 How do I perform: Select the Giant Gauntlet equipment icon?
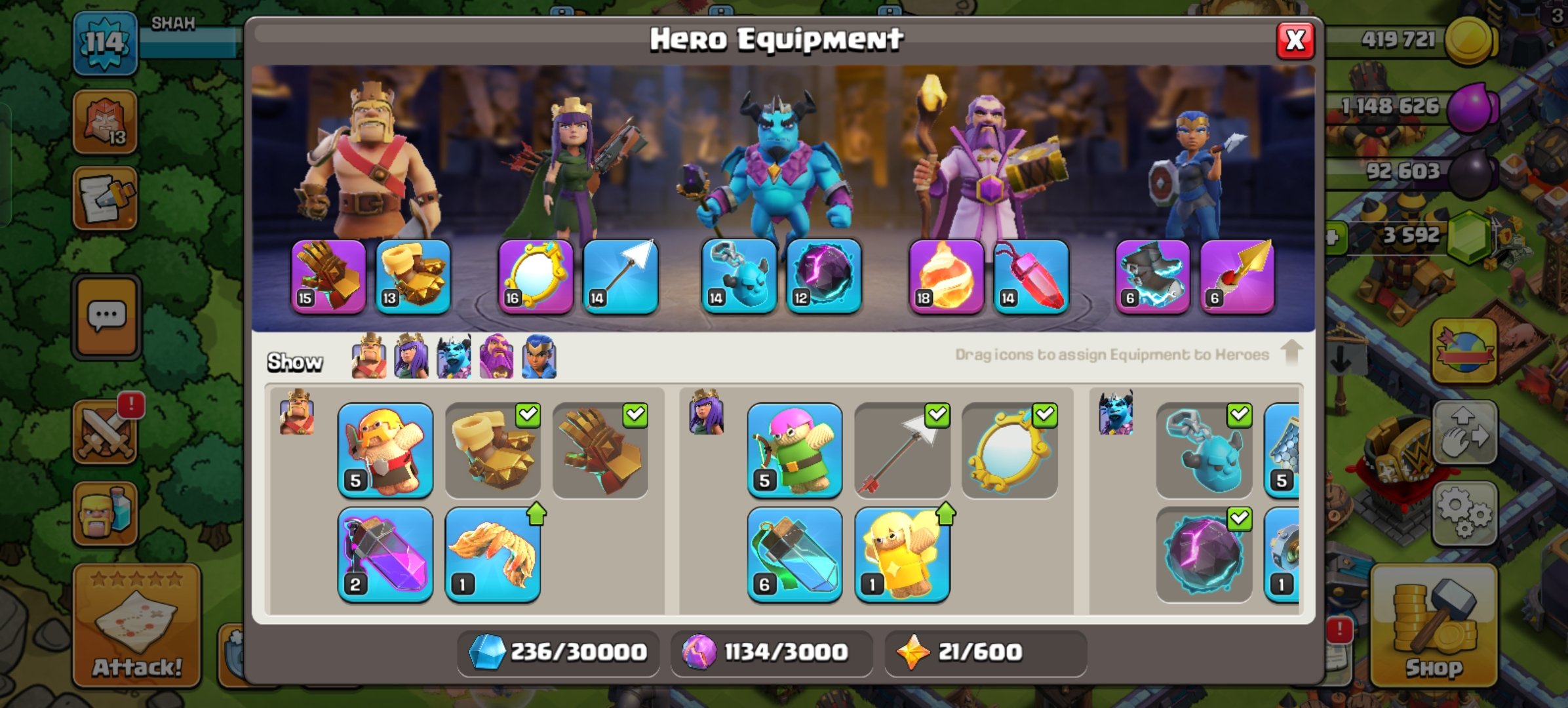point(328,275)
